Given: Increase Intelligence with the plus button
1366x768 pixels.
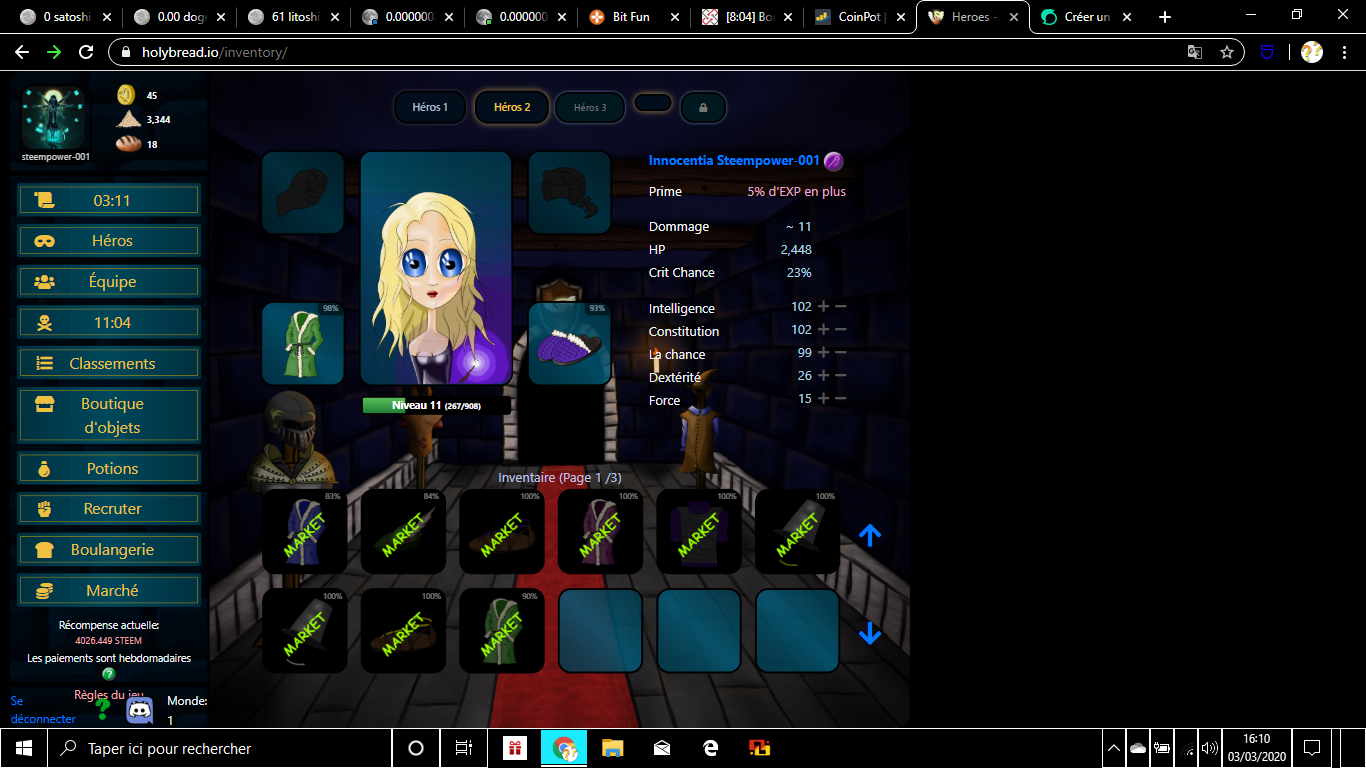Looking at the screenshot, I should pyautogui.click(x=824, y=307).
